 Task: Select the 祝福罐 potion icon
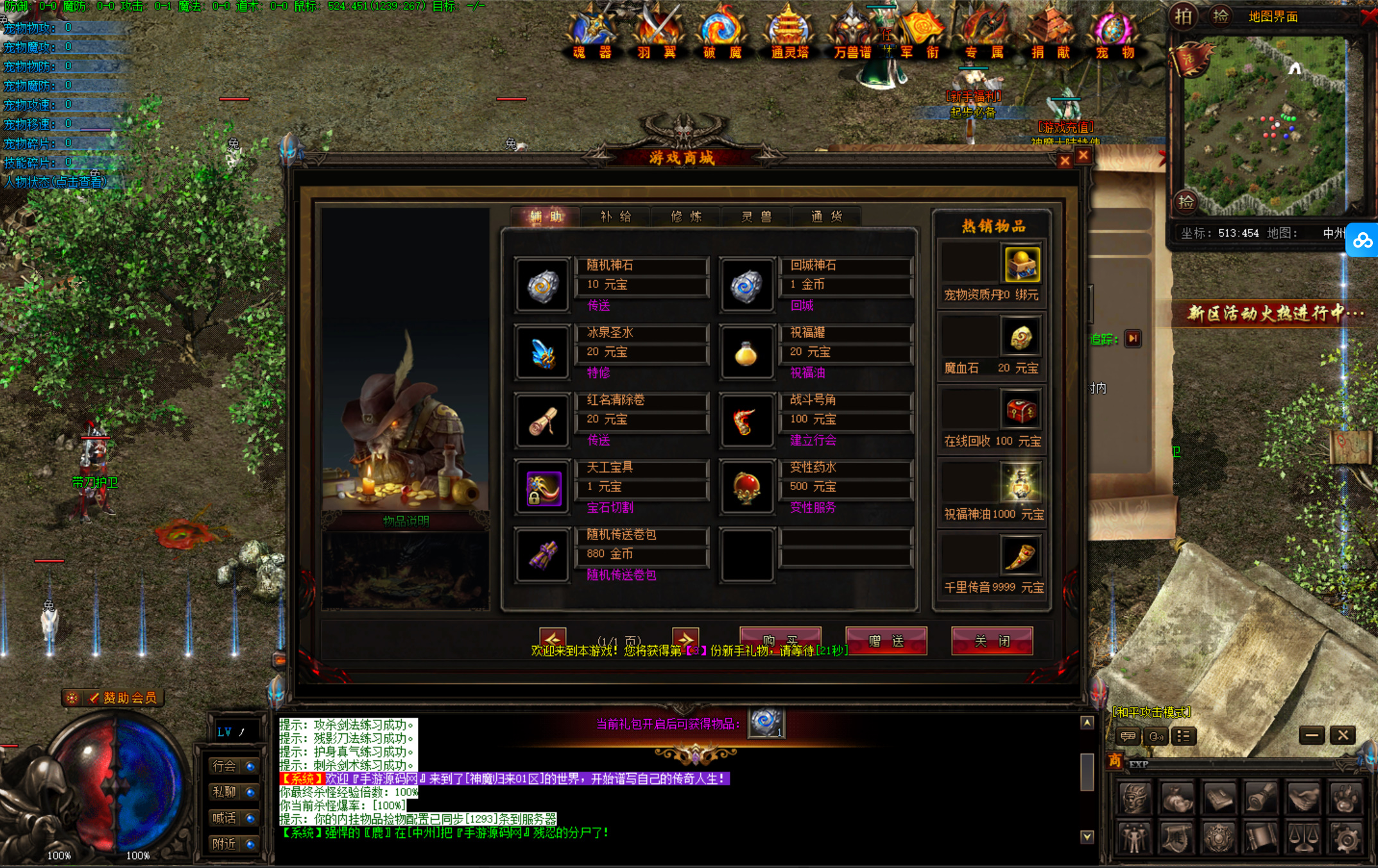point(746,353)
